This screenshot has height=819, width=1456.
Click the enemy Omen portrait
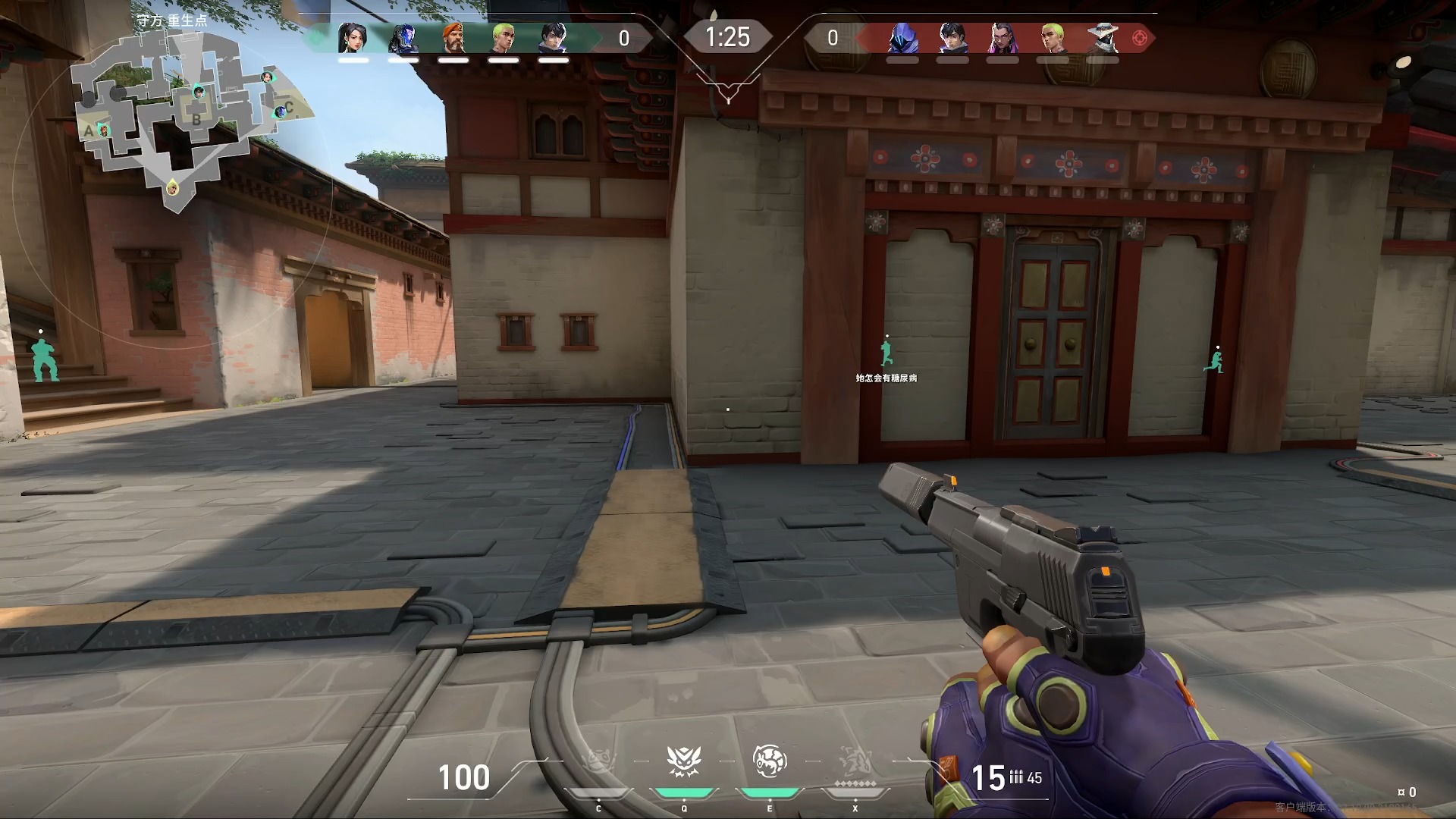[902, 38]
